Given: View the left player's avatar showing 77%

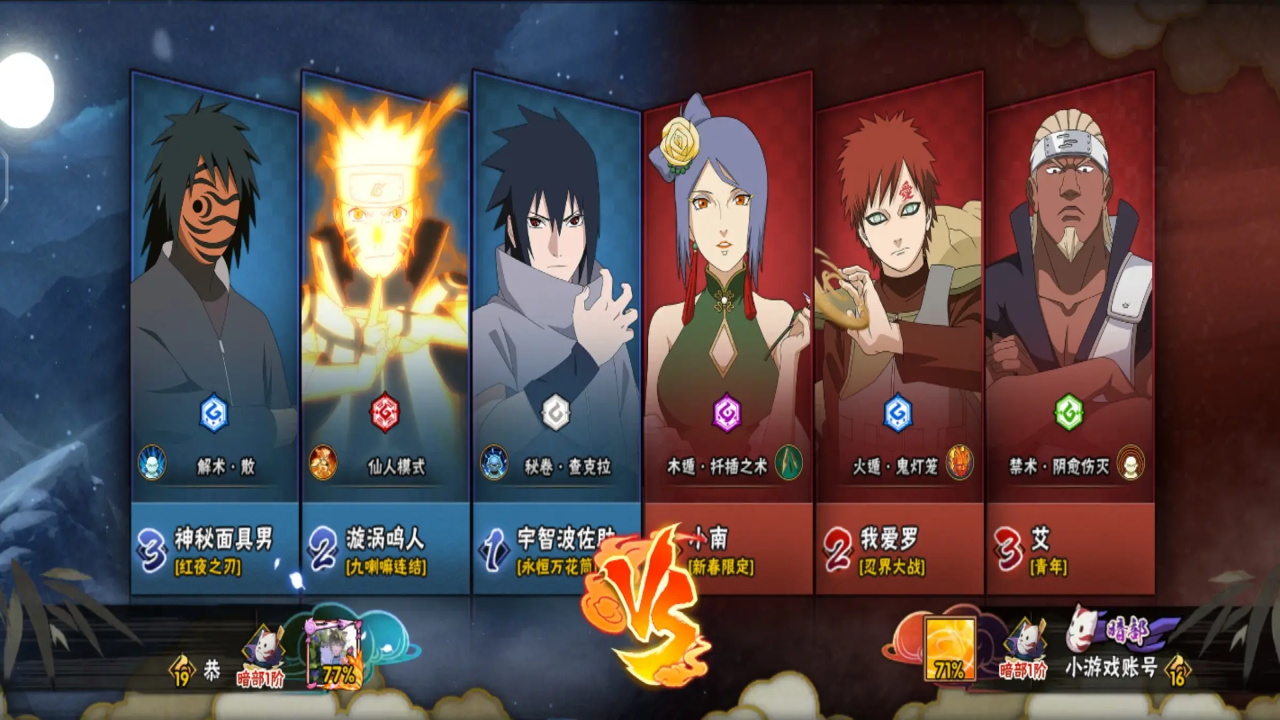Looking at the screenshot, I should point(336,650).
